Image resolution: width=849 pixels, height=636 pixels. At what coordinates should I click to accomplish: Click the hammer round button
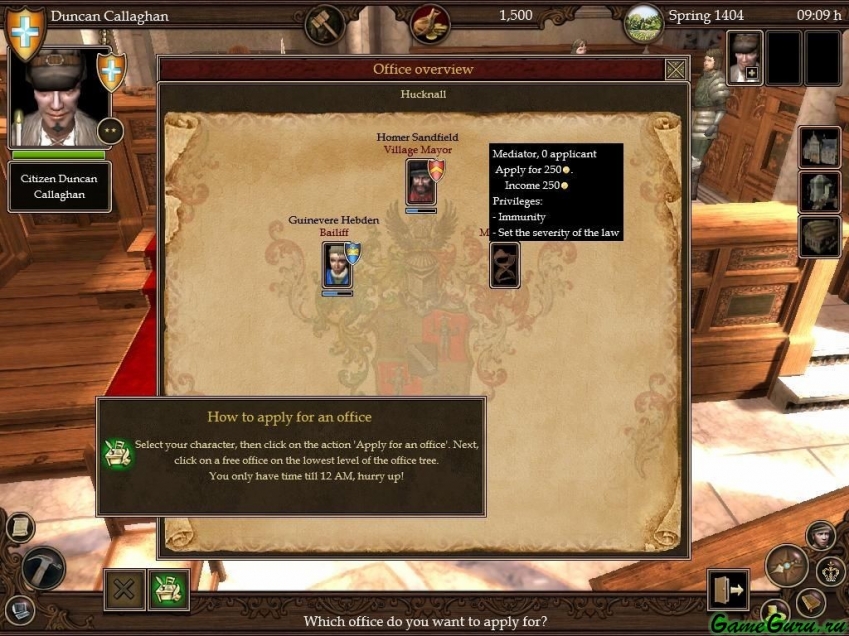[43, 568]
